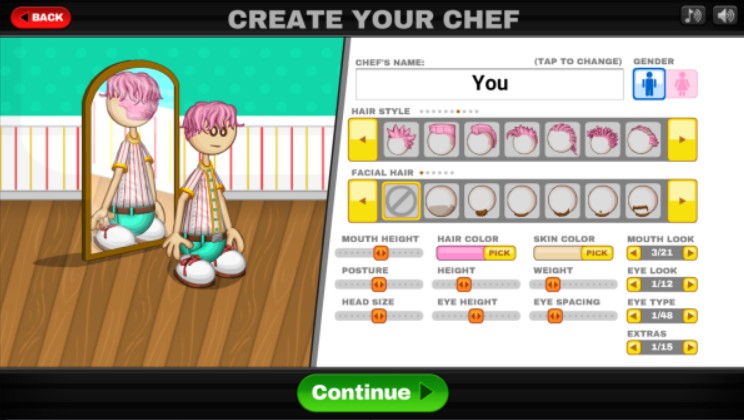The height and width of the screenshot is (420, 744).
Task: Go to previous eye look option
Action: click(x=634, y=285)
